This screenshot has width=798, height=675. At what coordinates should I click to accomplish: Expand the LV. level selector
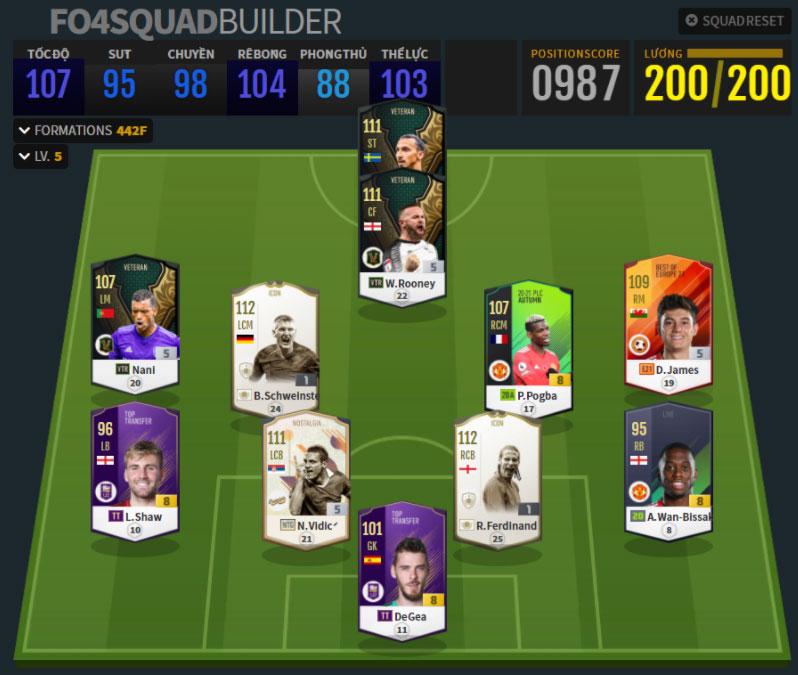[40, 157]
